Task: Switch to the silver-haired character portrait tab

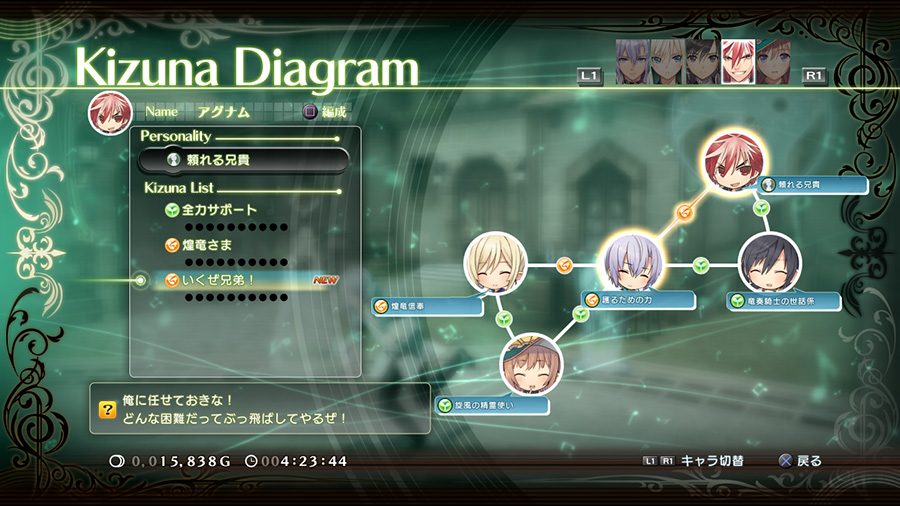Action: [x=632, y=61]
